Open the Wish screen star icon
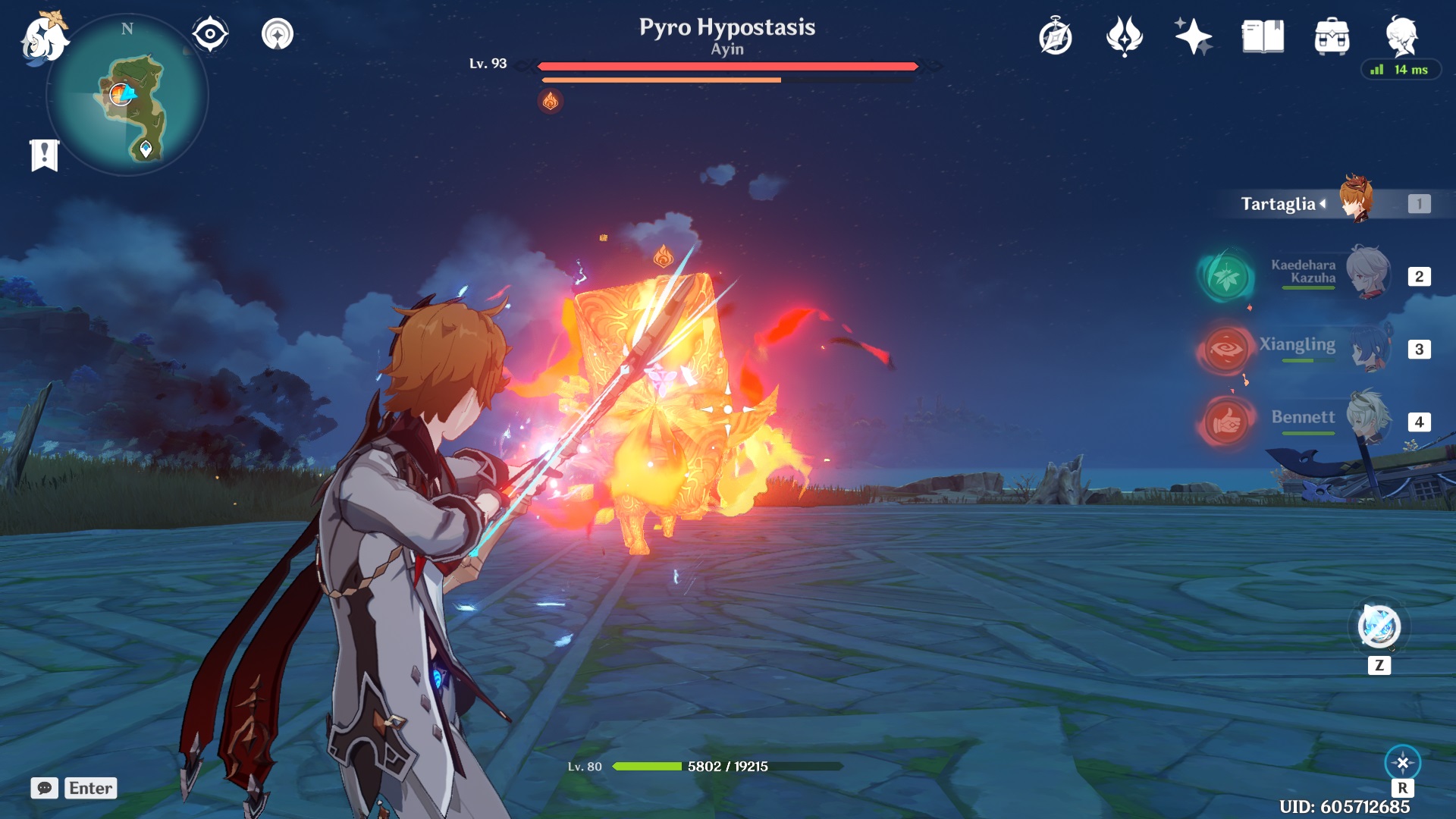The height and width of the screenshot is (819, 1456). click(1191, 34)
